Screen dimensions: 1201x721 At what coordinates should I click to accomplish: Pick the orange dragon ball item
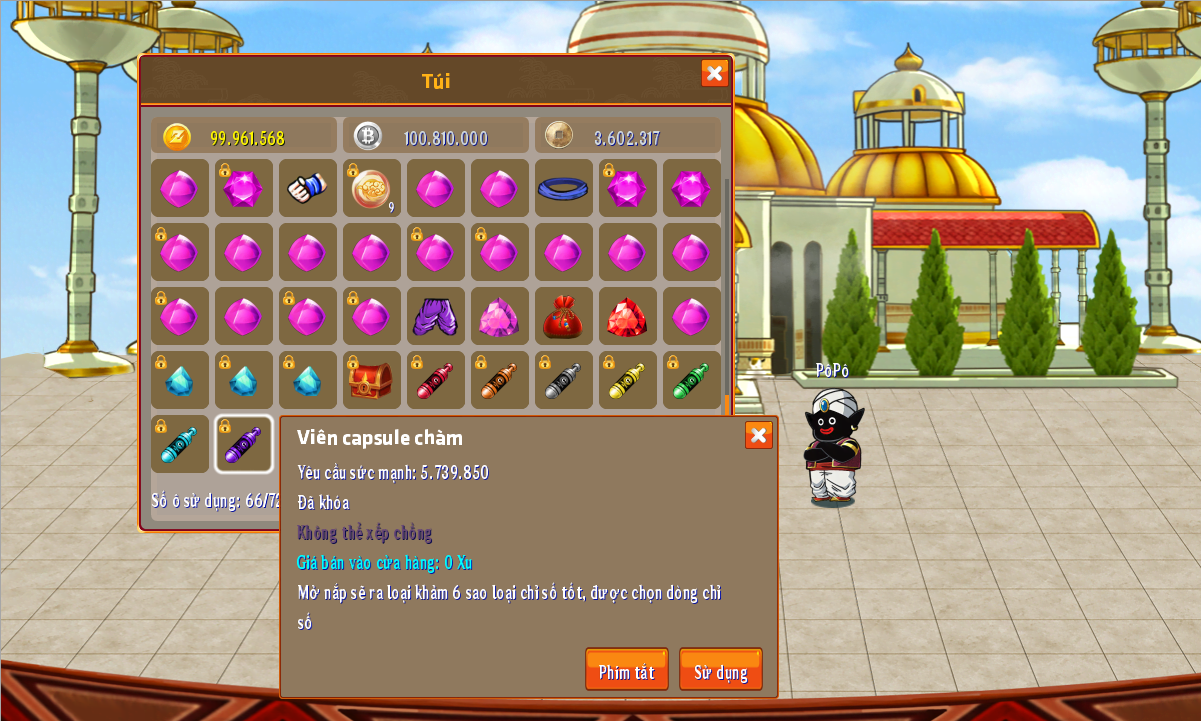[371, 188]
